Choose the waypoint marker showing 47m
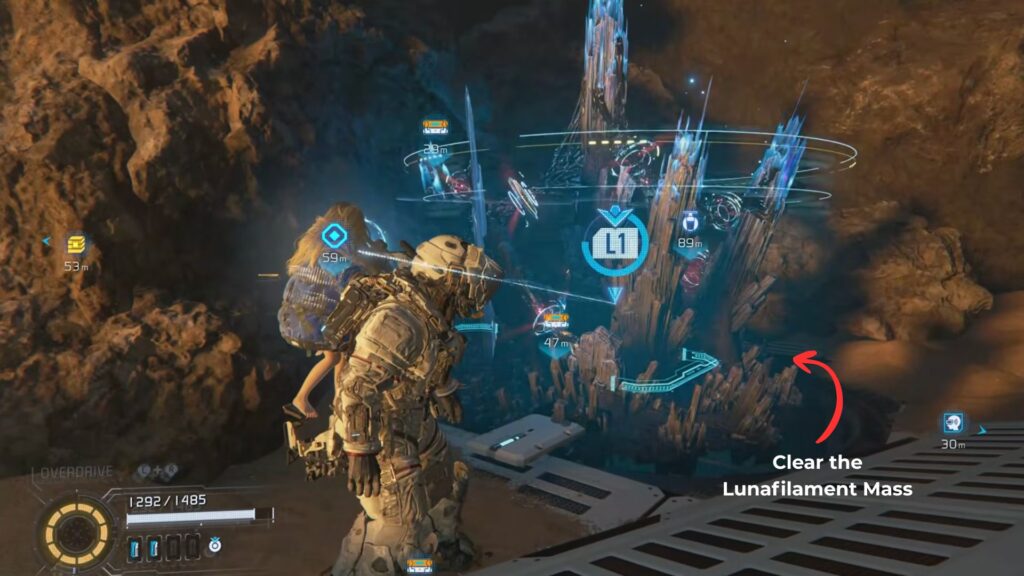The width and height of the screenshot is (1024, 576). [x=554, y=321]
